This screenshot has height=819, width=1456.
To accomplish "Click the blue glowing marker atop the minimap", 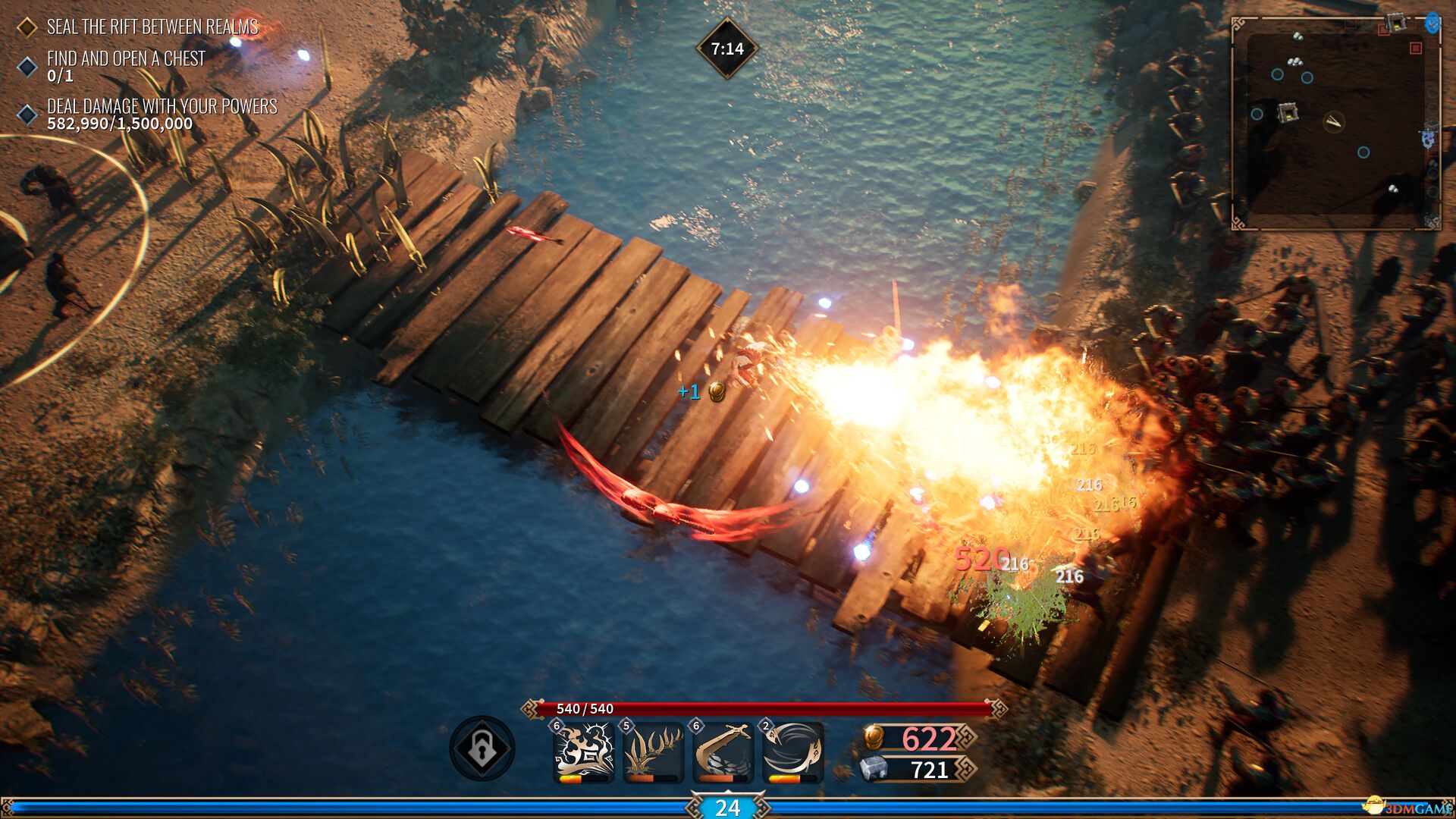I will point(1432,23).
